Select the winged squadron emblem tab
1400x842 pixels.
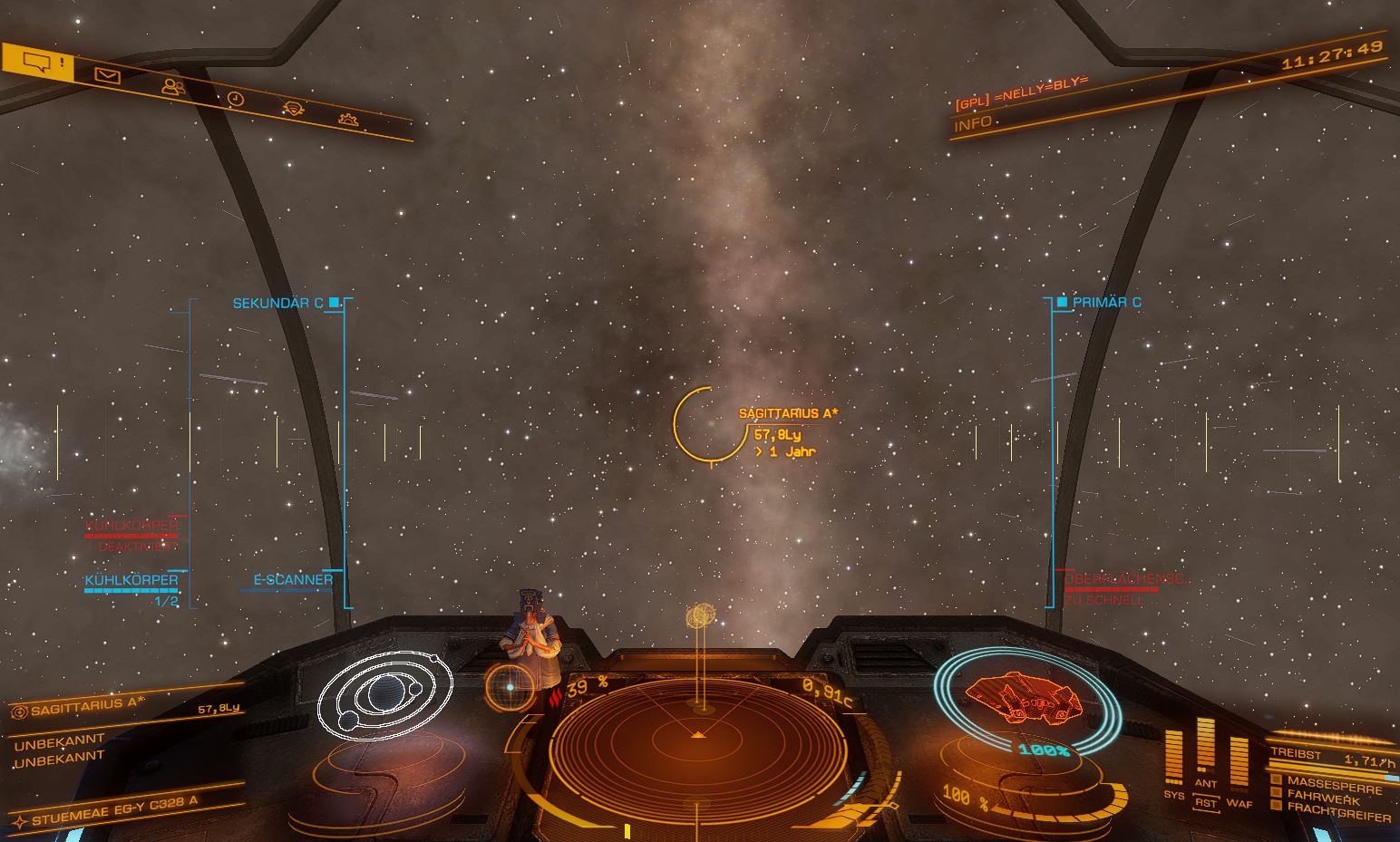pos(293,109)
